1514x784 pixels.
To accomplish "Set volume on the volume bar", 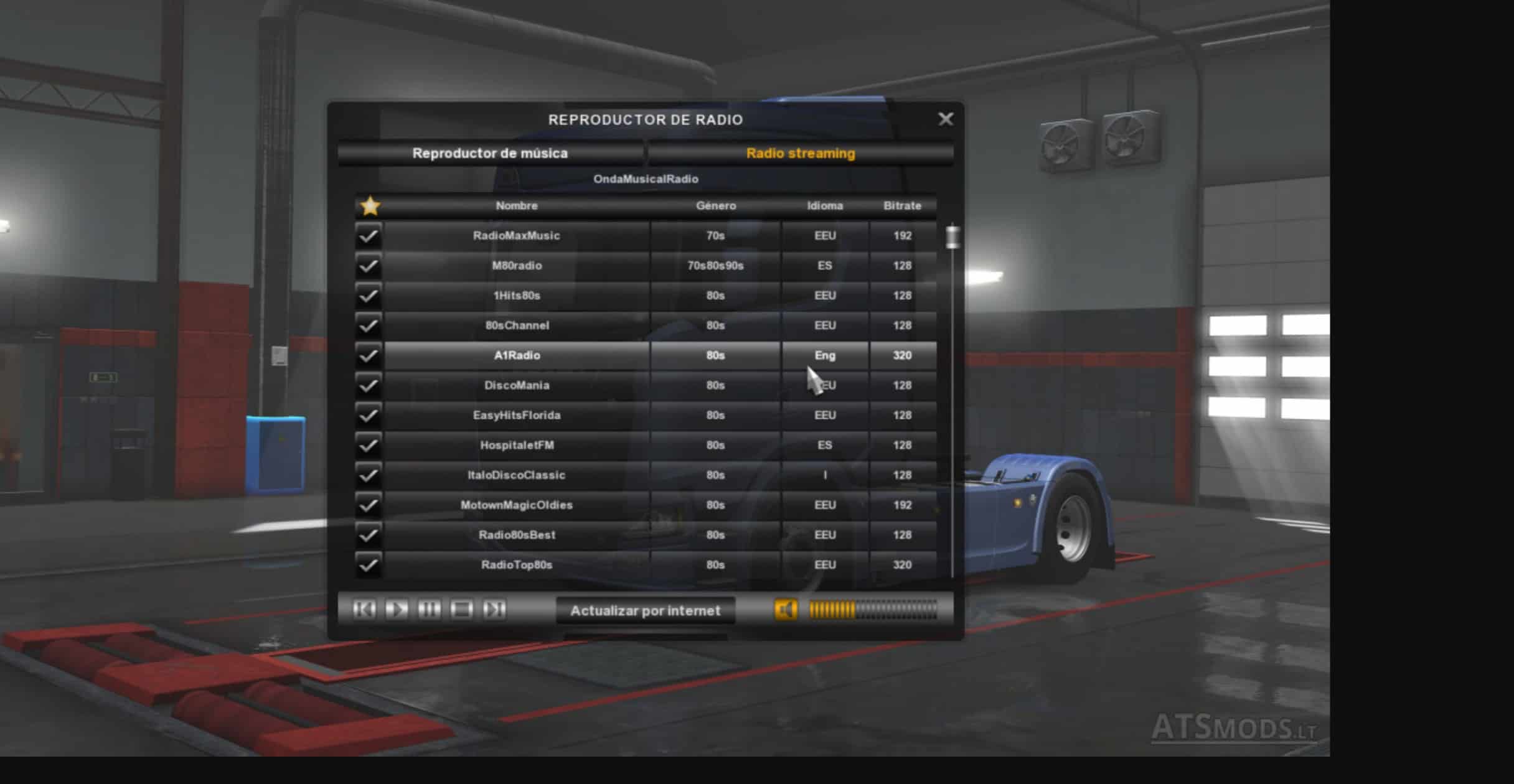I will coord(873,610).
